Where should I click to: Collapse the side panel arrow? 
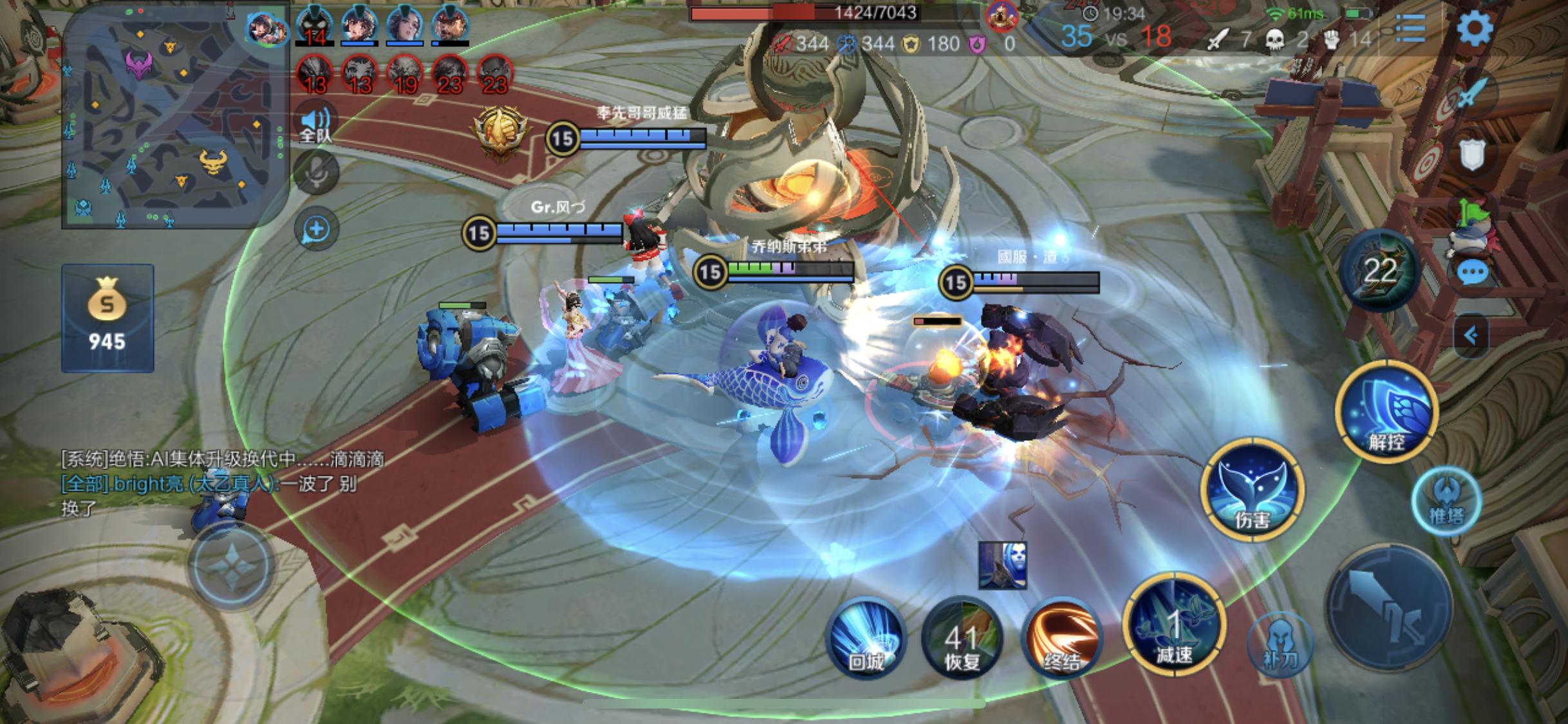pos(1471,335)
